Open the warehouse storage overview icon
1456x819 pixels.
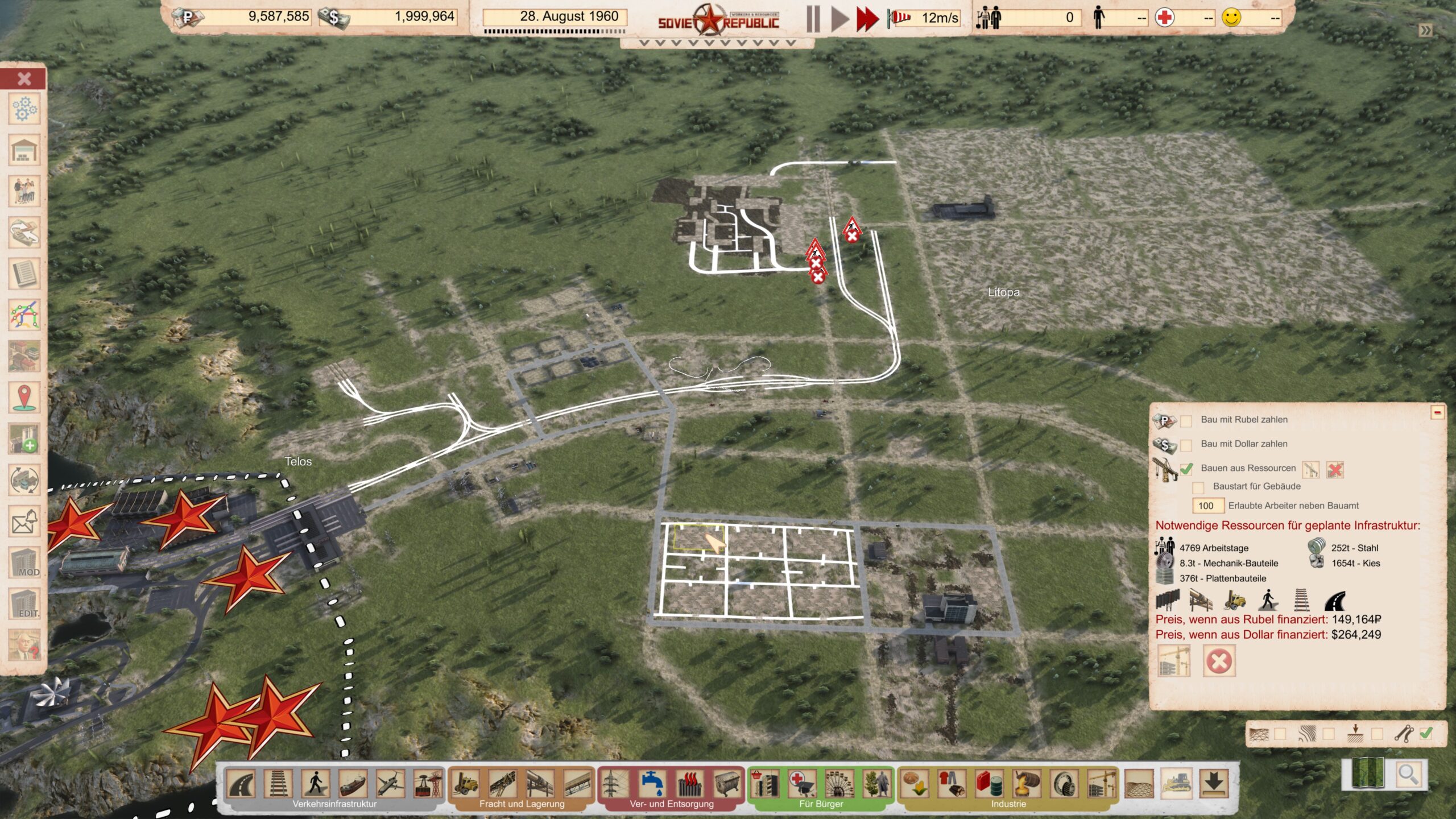tap(24, 151)
